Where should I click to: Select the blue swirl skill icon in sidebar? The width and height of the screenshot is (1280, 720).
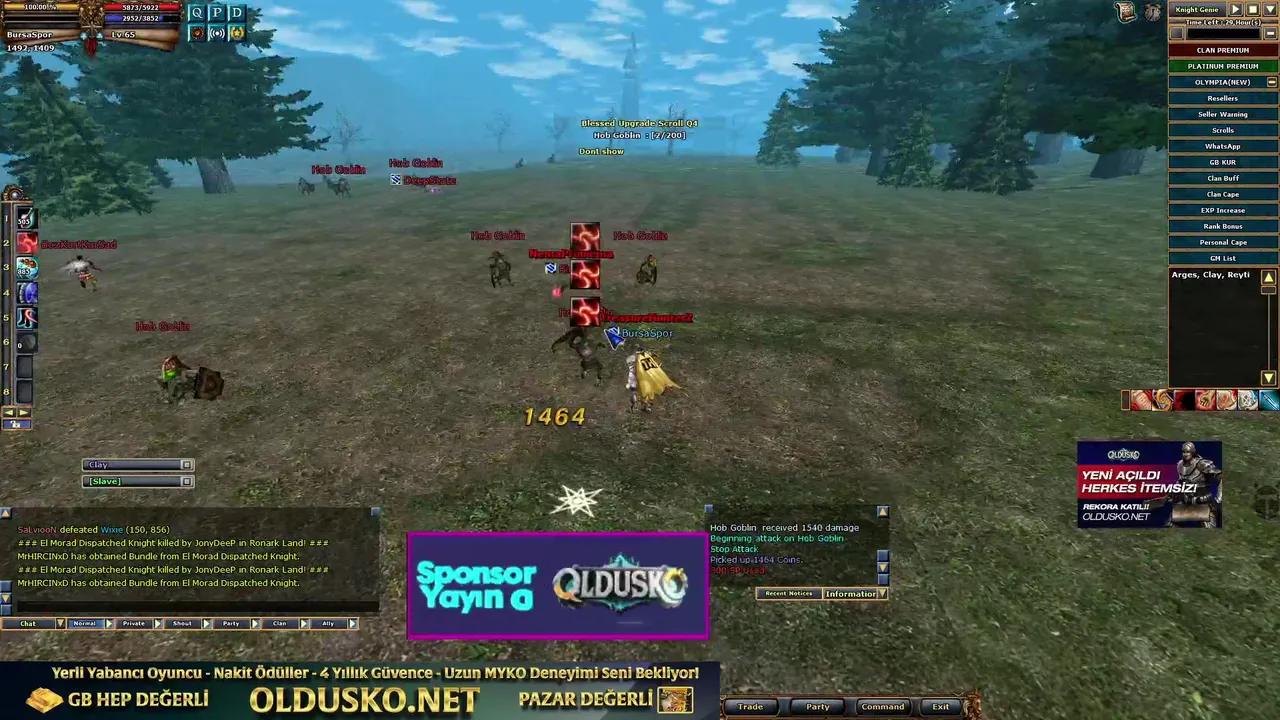[26, 292]
